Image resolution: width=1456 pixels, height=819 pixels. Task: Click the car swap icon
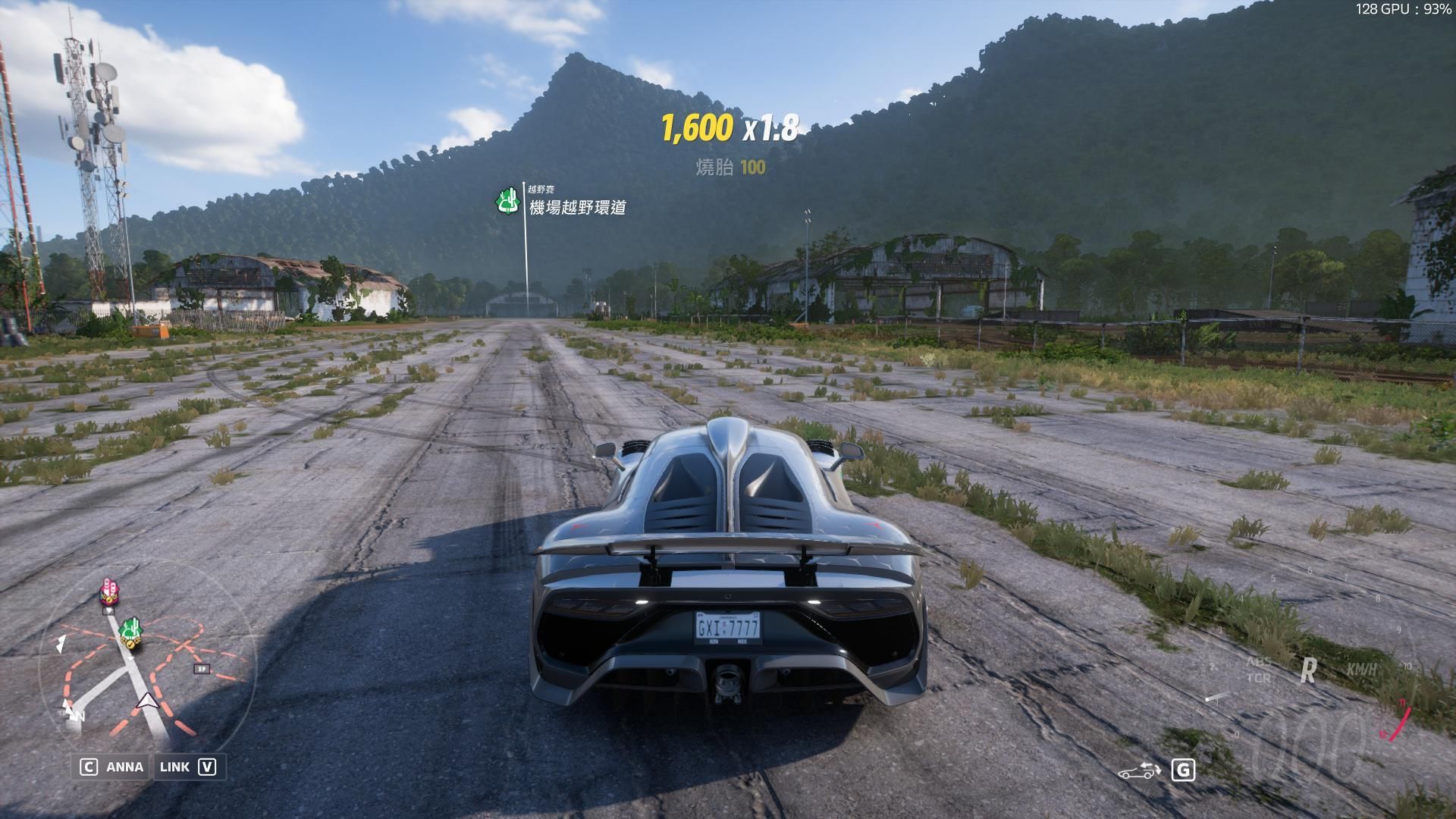(1140, 772)
